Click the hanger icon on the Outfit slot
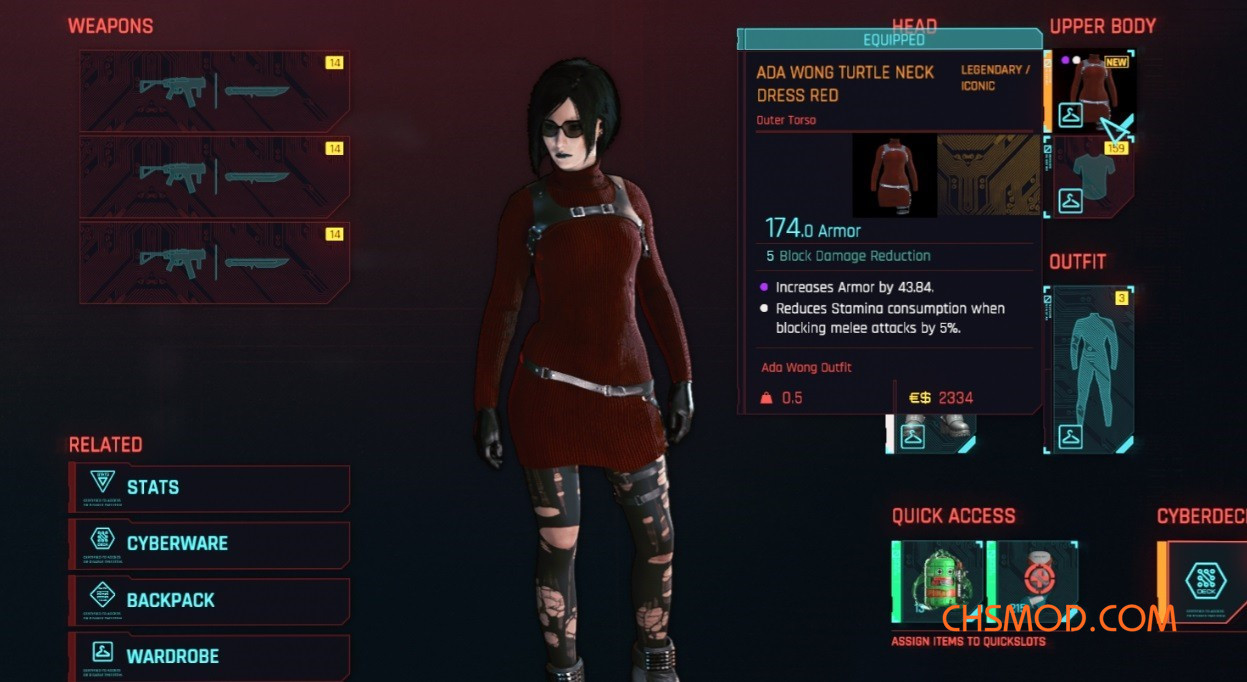1247x682 pixels. [x=1071, y=437]
